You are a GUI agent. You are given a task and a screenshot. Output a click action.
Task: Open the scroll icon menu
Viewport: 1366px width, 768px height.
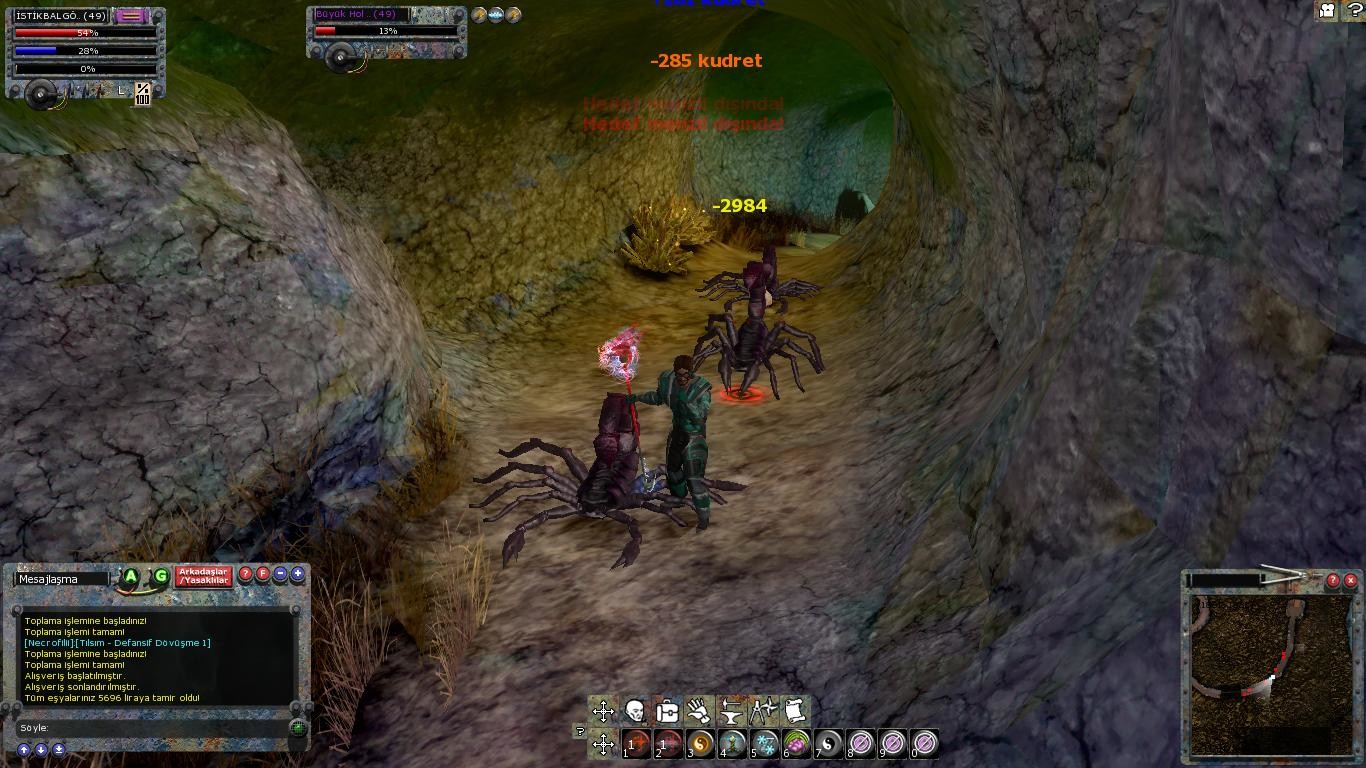[795, 711]
